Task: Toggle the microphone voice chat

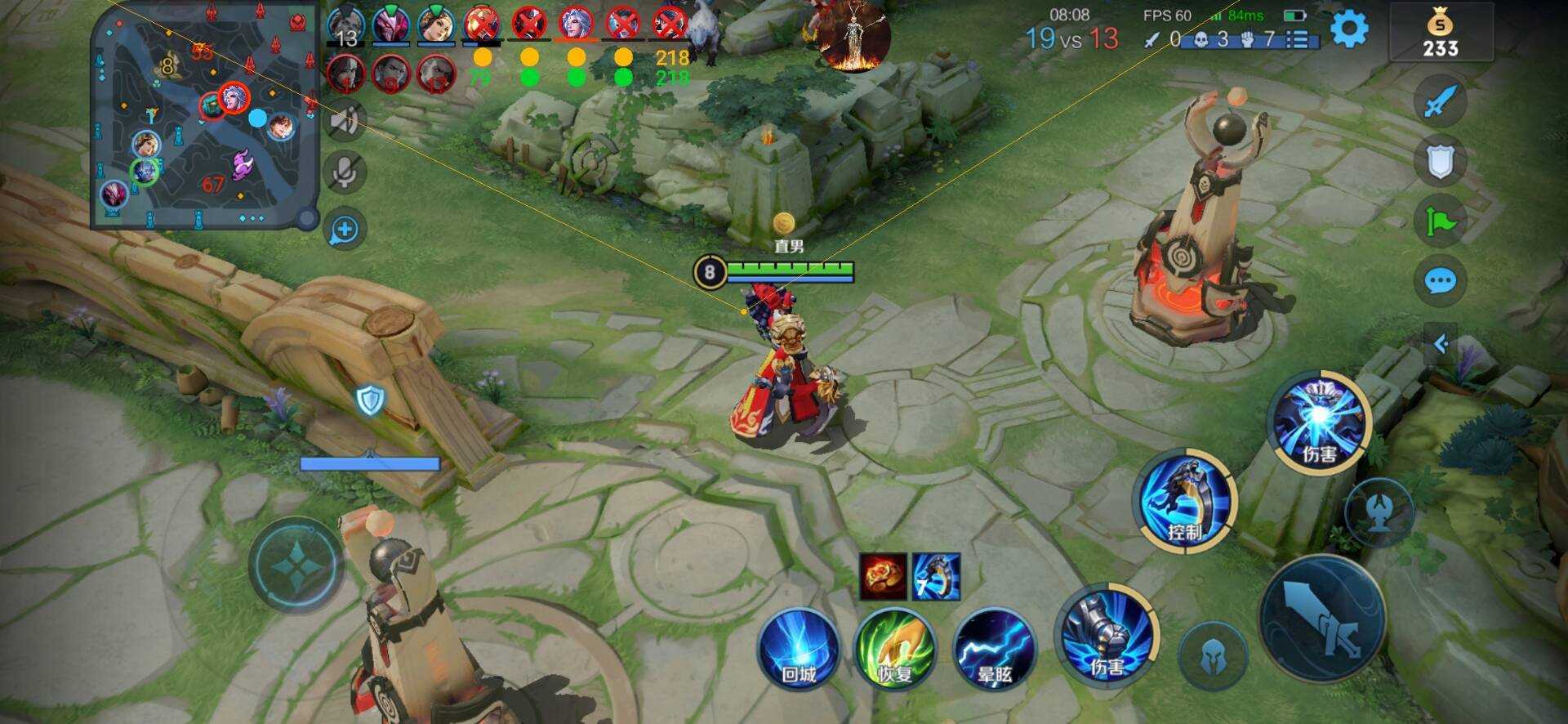Action: click(345, 173)
